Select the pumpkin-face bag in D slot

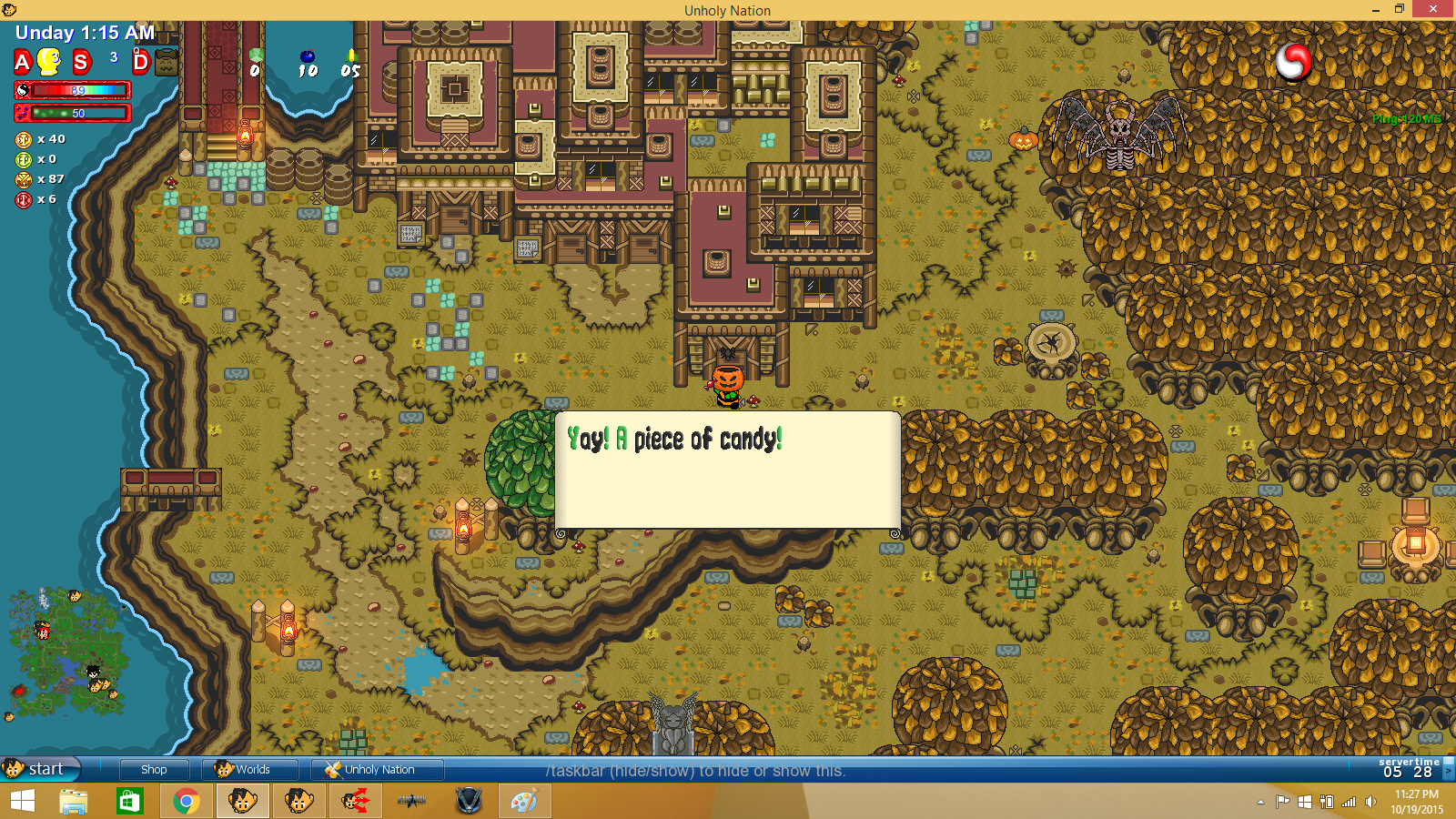tap(167, 63)
